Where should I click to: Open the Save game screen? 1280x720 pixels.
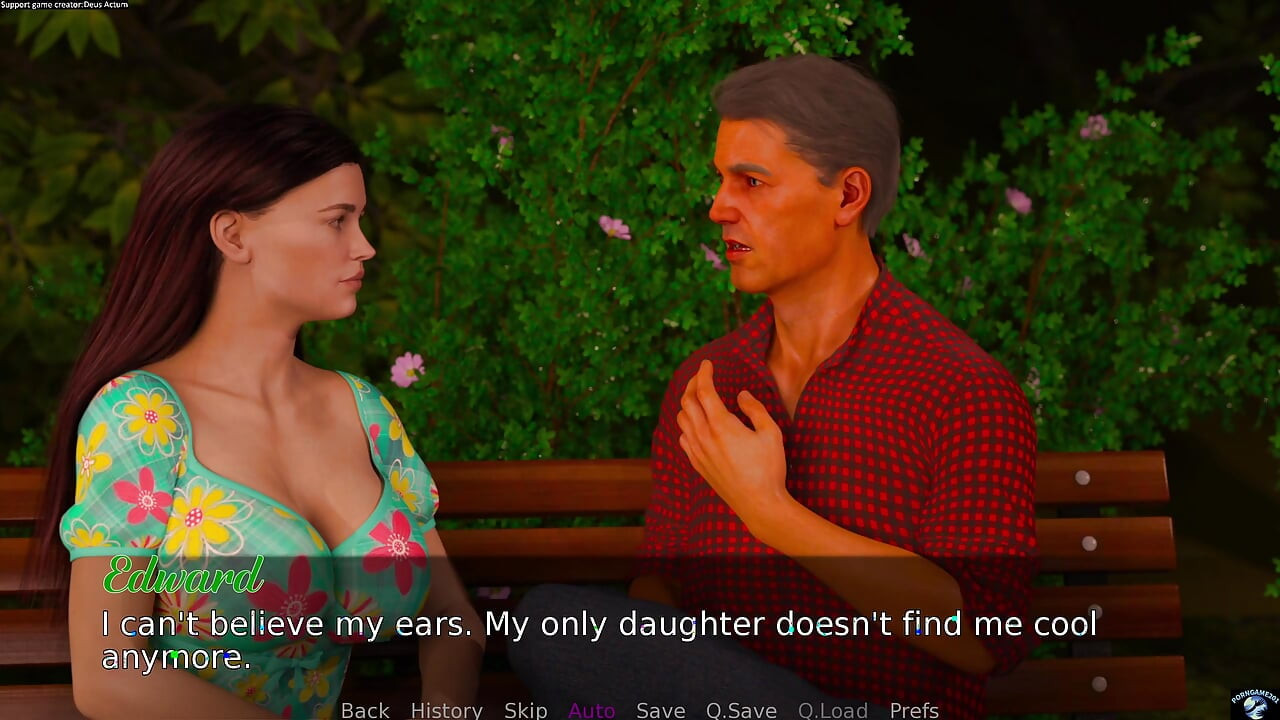pyautogui.click(x=660, y=710)
